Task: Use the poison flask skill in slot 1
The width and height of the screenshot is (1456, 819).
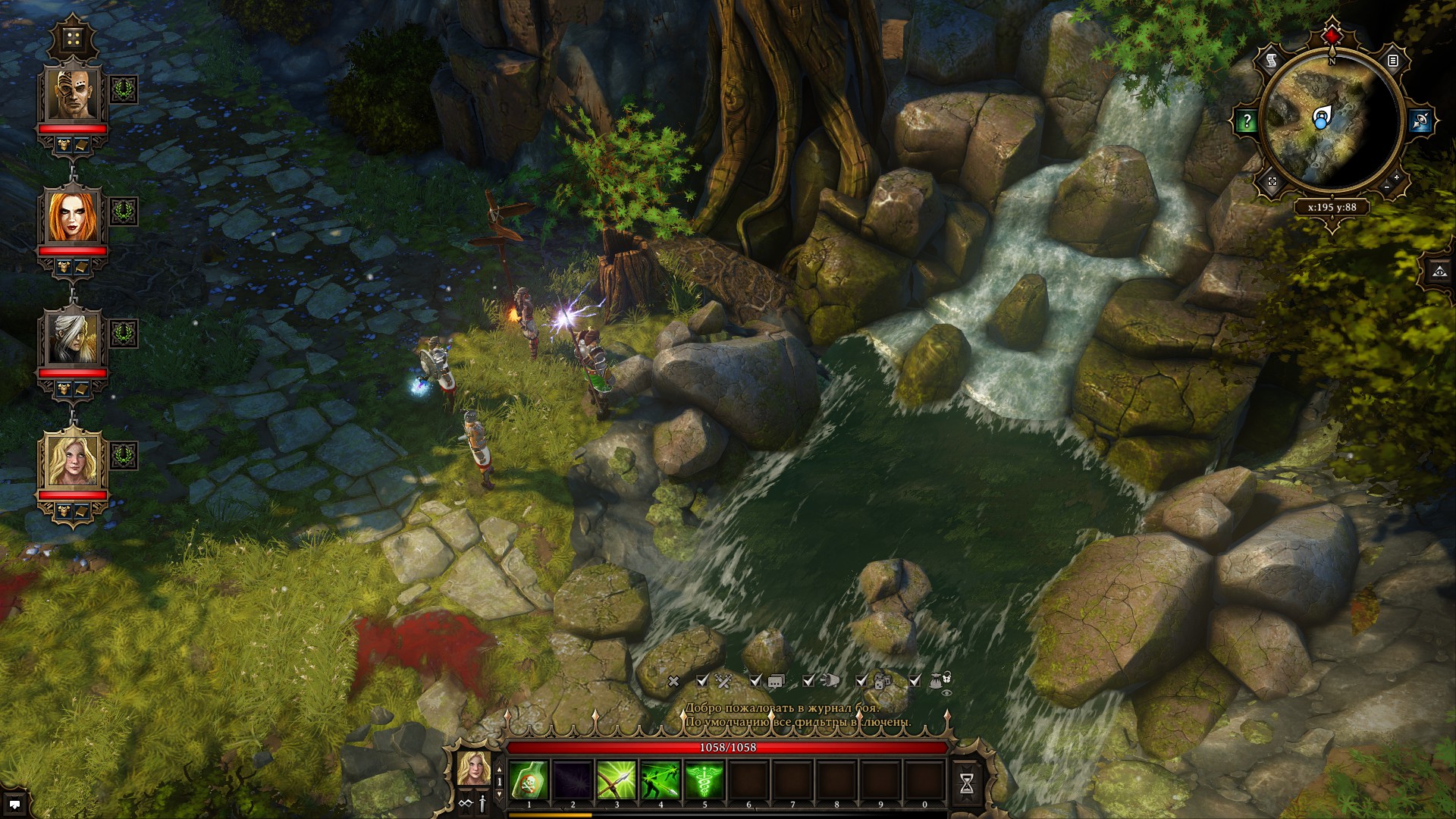Action: pos(529,780)
